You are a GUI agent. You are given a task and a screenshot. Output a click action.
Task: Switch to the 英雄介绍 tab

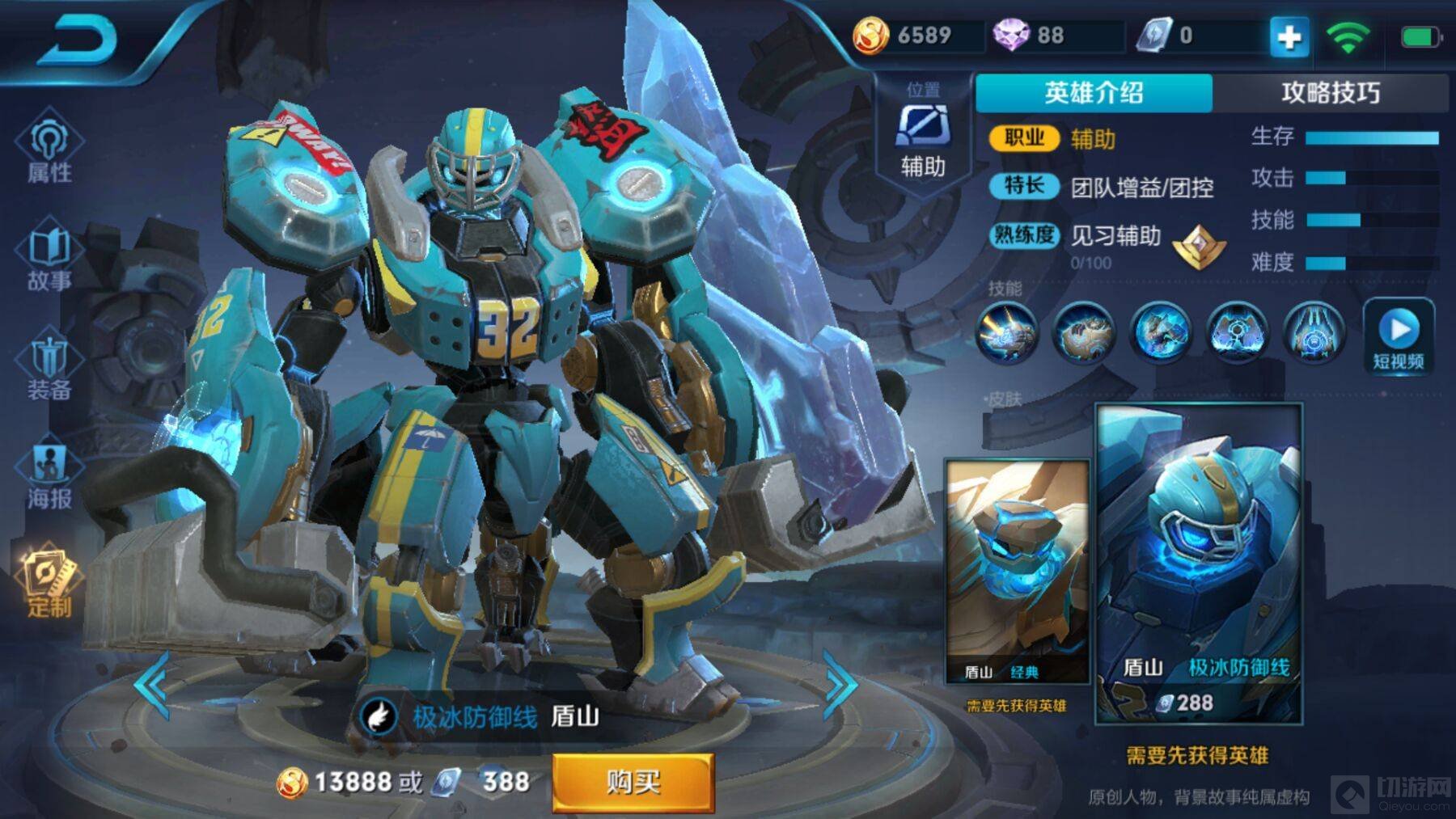pyautogui.click(x=1094, y=93)
